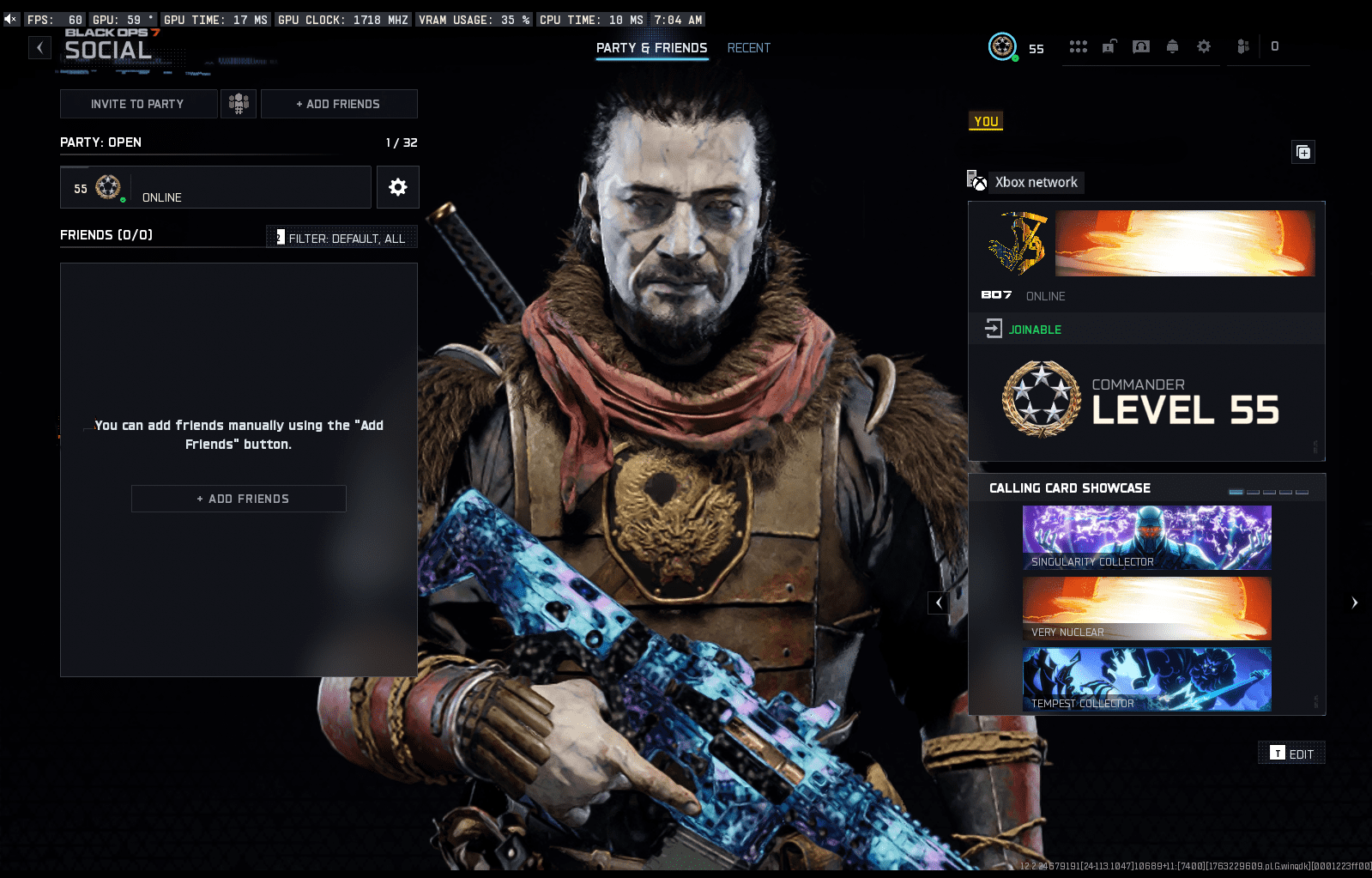Open the Filter: Default, All dropdown
This screenshot has height=878, width=1372.
coord(341,238)
